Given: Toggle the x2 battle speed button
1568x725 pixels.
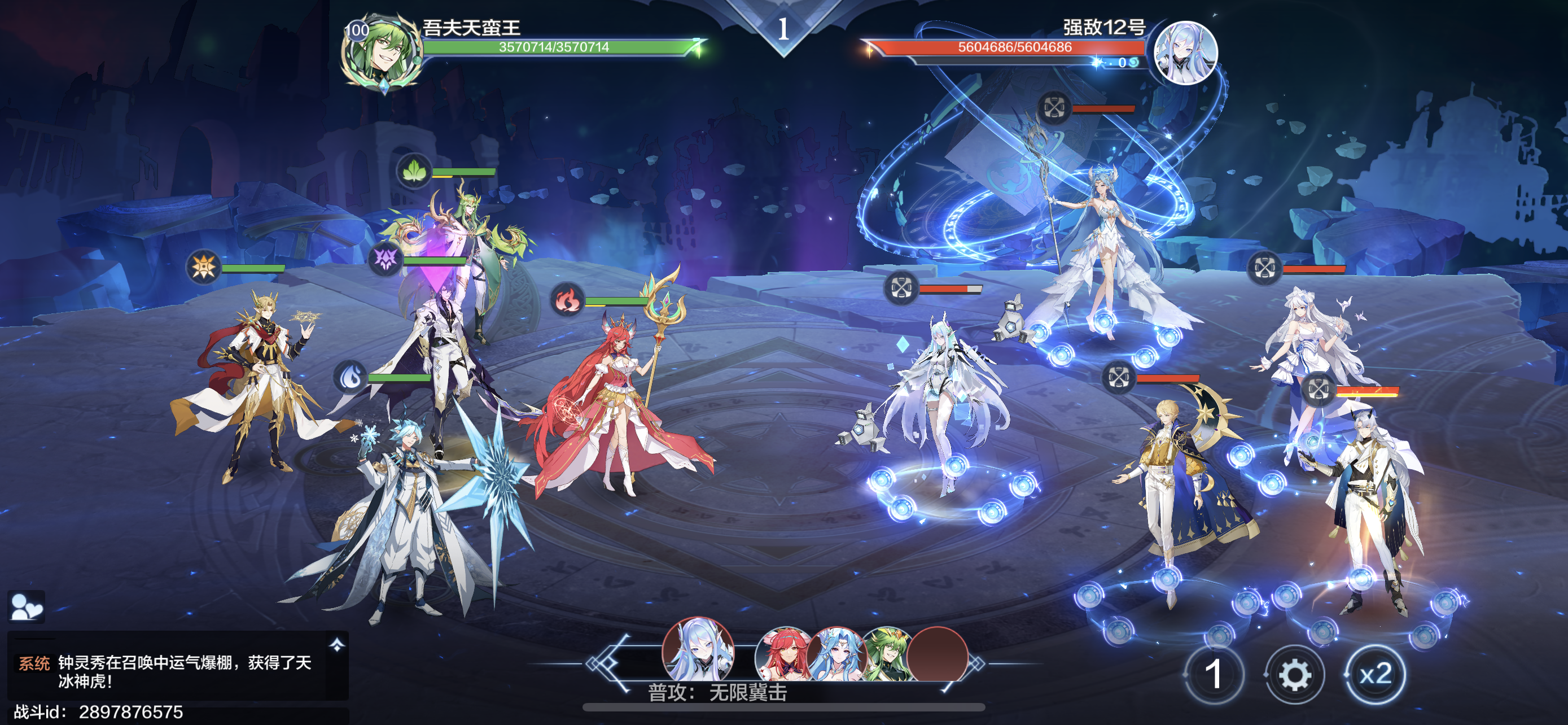Looking at the screenshot, I should click(x=1375, y=675).
